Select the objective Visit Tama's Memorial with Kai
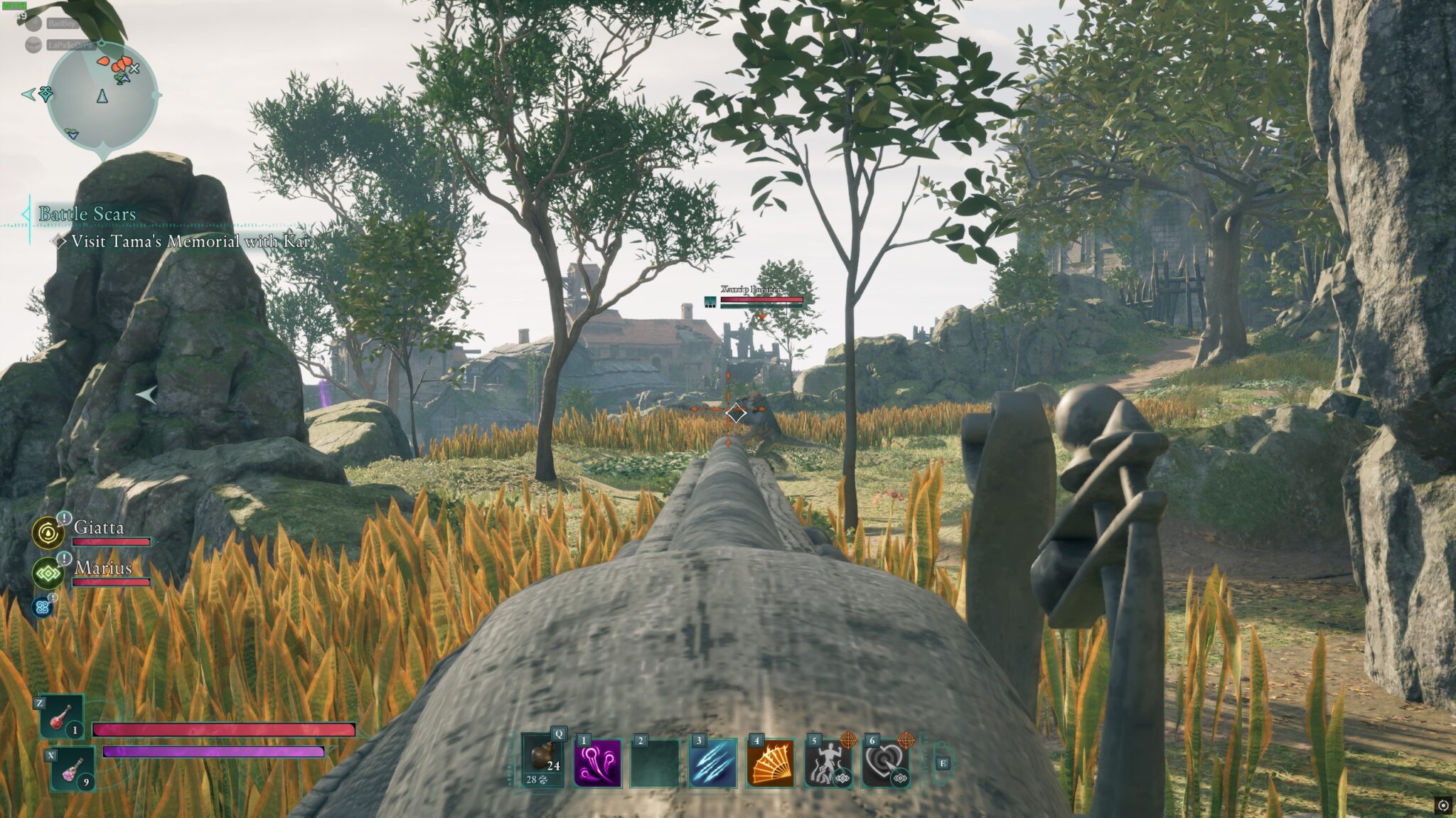Image resolution: width=1456 pixels, height=818 pixels. [190, 242]
